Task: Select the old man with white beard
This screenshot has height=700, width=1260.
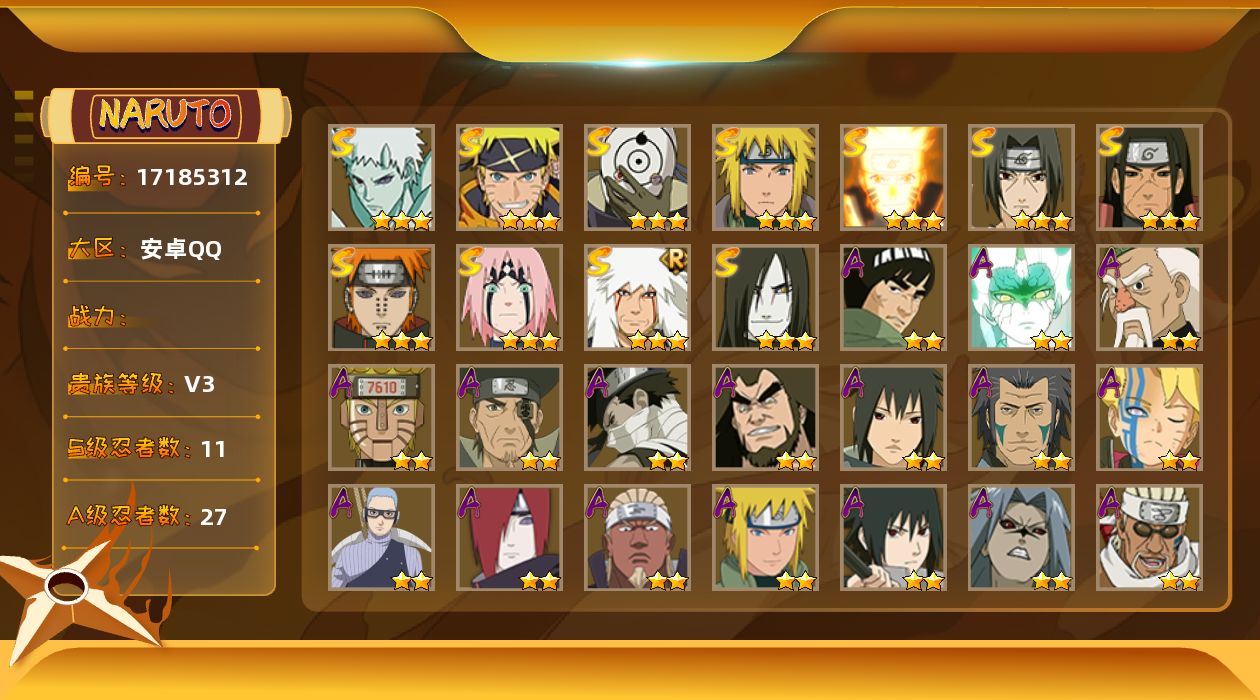Action: (1149, 298)
